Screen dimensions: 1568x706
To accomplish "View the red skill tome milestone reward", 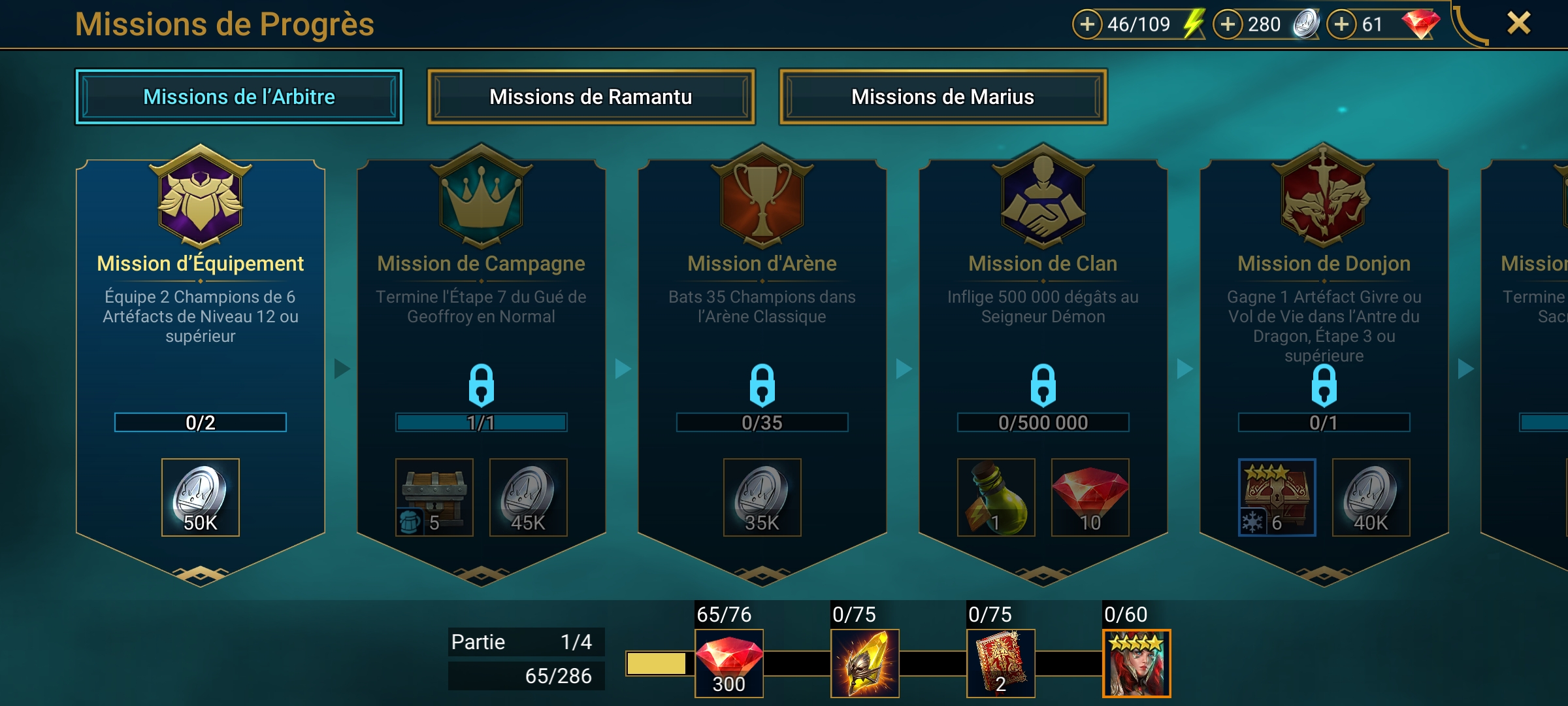I will pyautogui.click(x=1000, y=663).
